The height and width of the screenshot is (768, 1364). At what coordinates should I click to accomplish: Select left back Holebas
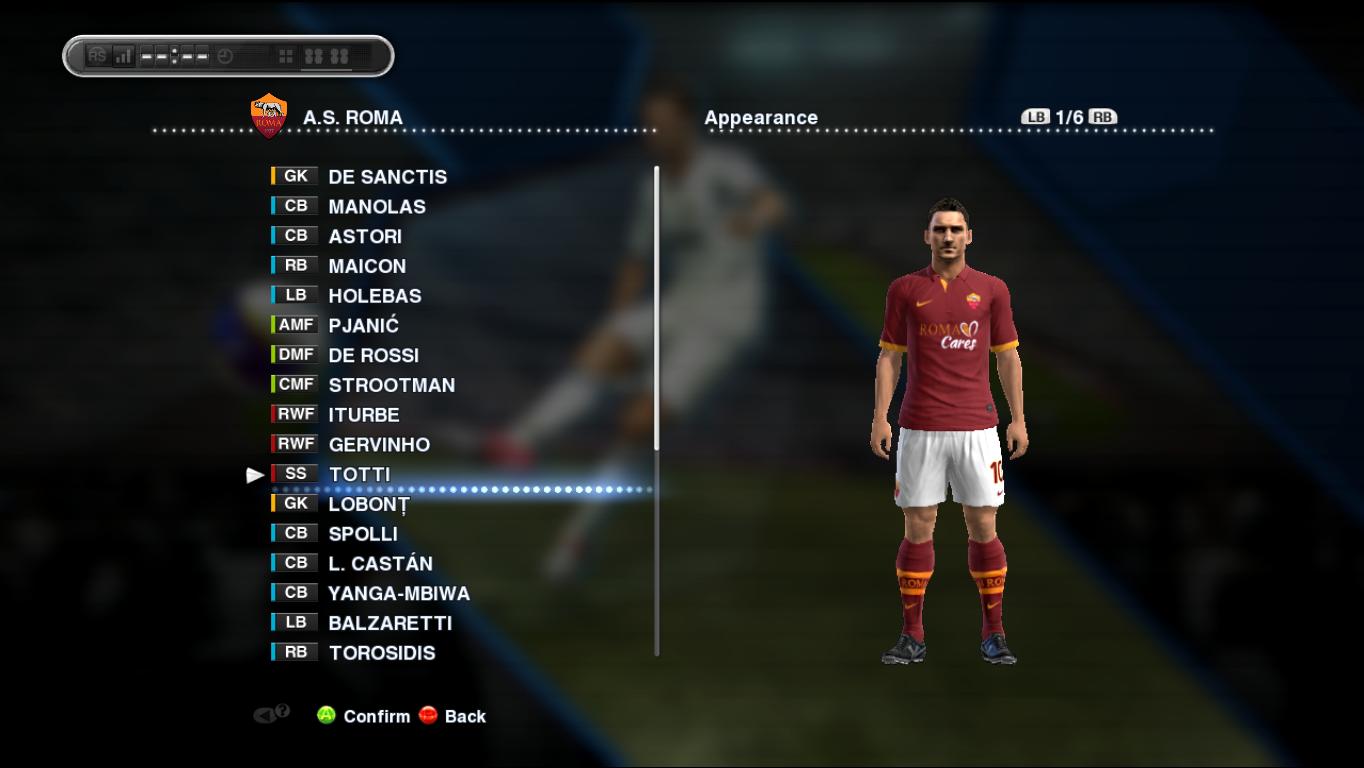click(374, 296)
